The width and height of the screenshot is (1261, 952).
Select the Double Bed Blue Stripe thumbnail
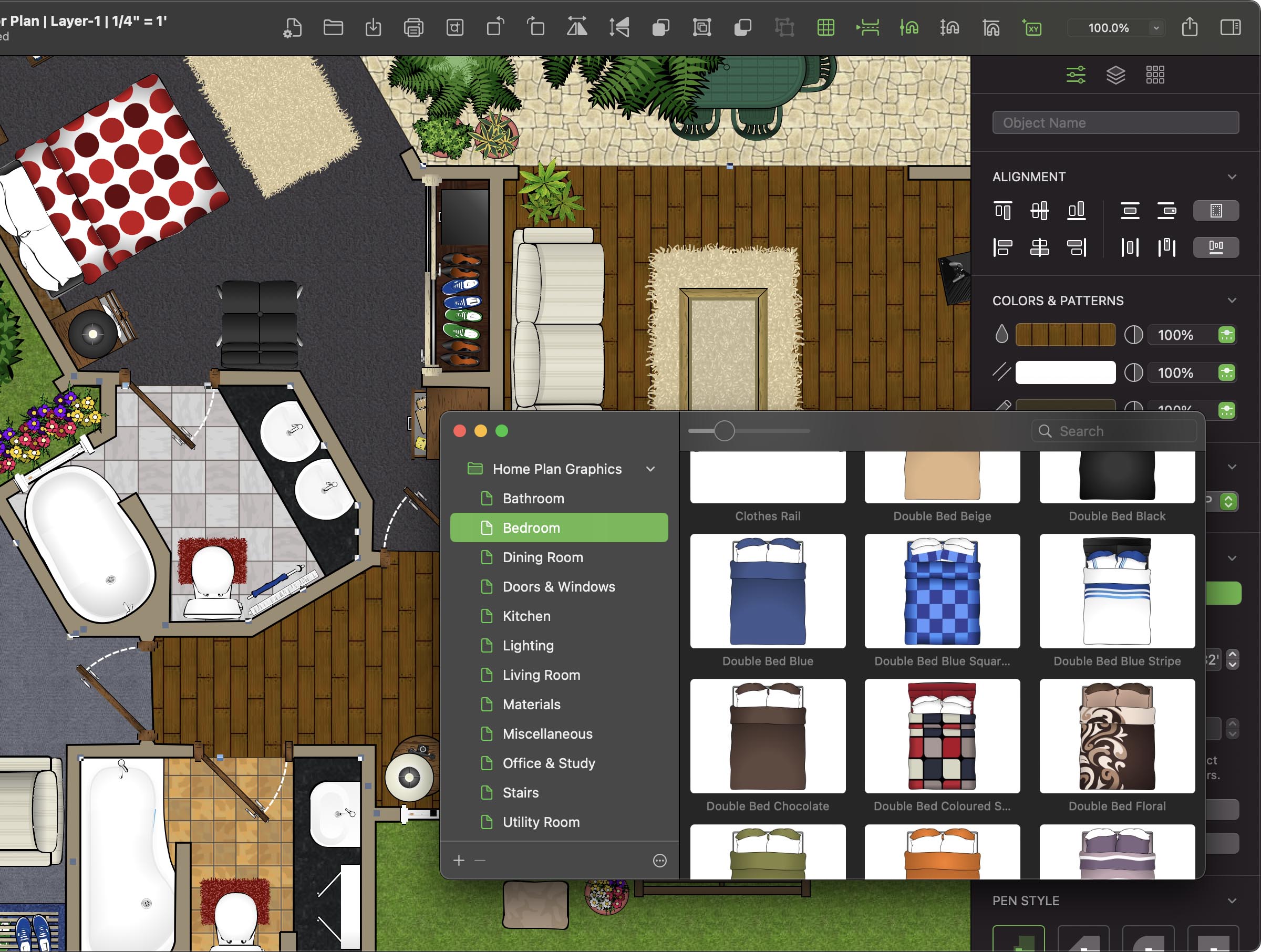(x=1117, y=591)
